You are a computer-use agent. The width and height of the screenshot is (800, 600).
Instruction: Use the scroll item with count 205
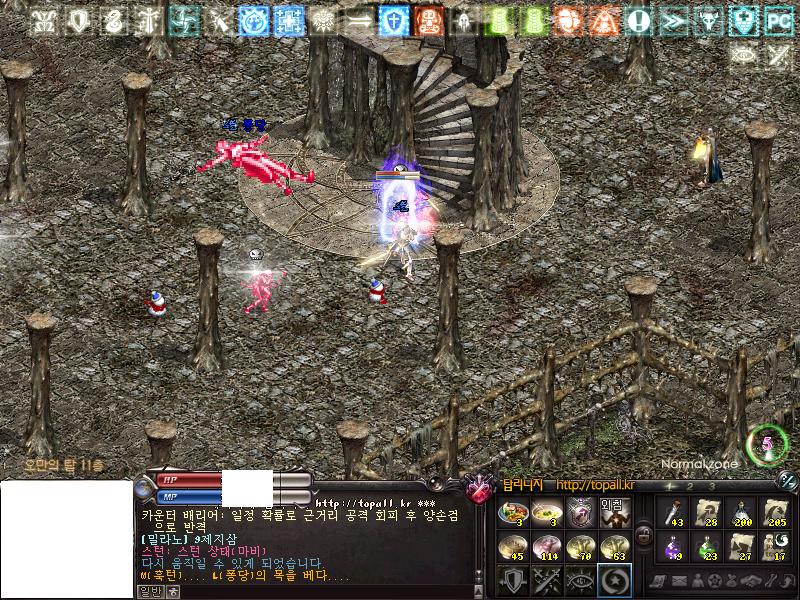pyautogui.click(x=773, y=513)
